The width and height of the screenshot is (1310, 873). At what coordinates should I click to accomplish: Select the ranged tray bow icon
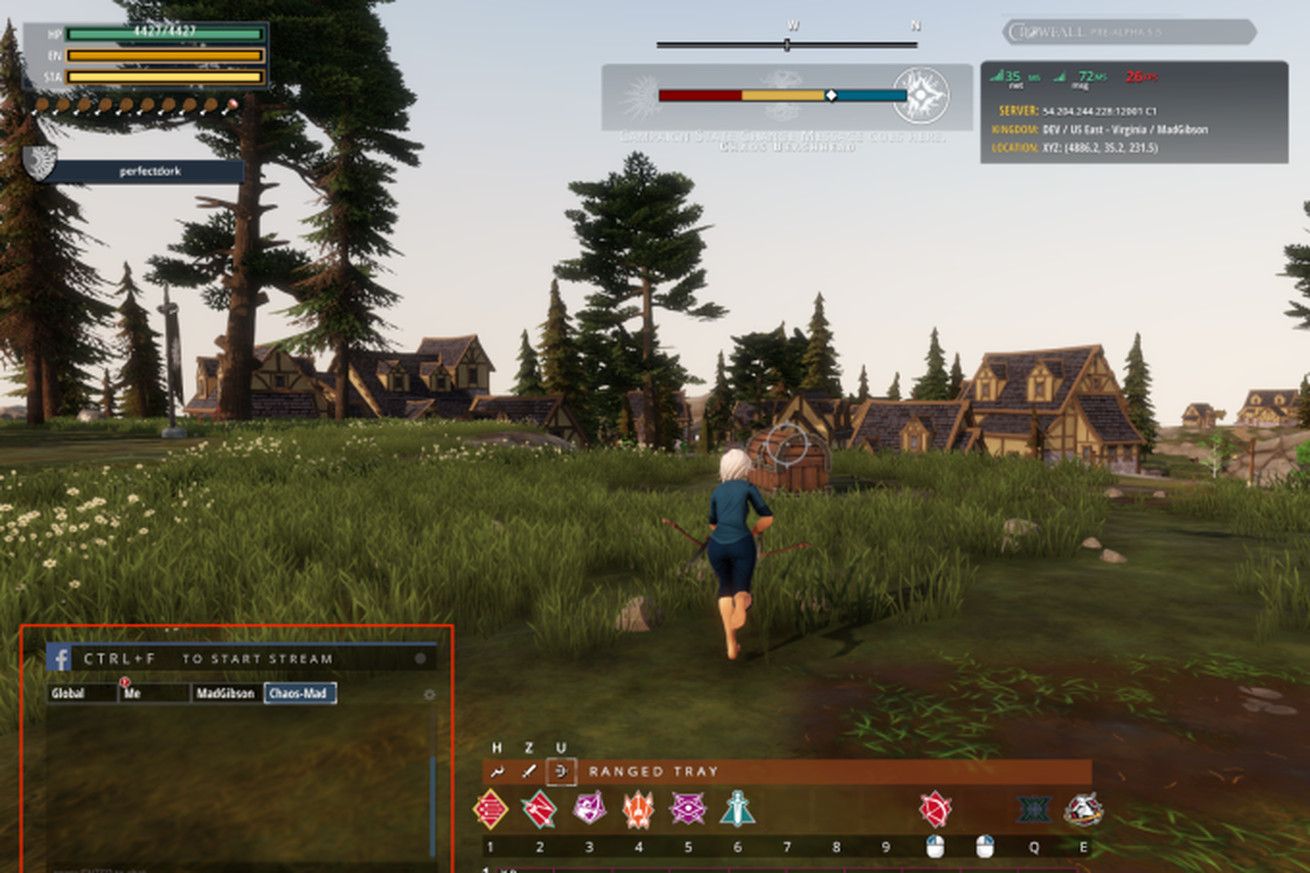coord(561,771)
